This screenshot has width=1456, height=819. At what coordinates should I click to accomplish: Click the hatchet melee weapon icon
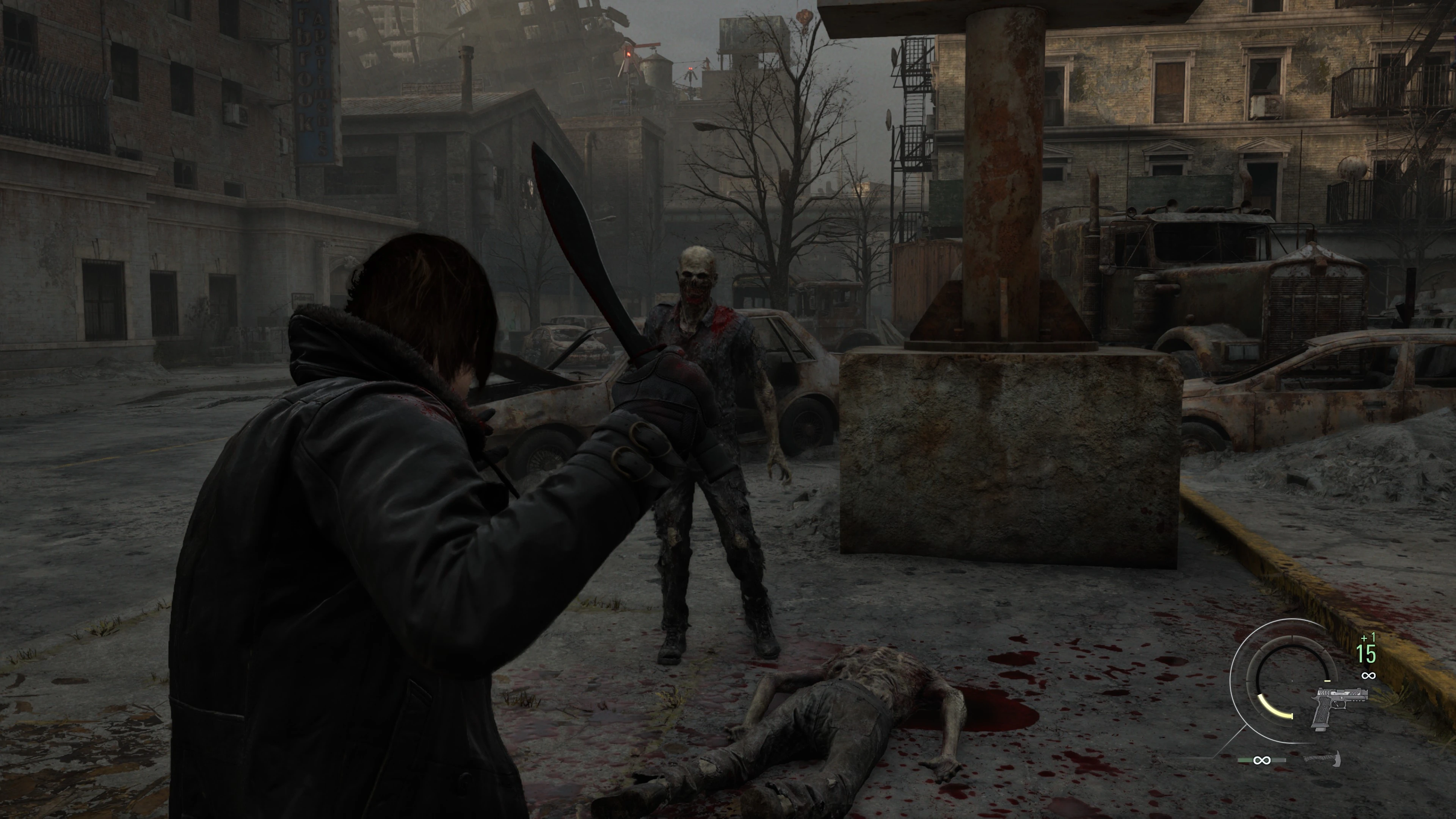1323,759
